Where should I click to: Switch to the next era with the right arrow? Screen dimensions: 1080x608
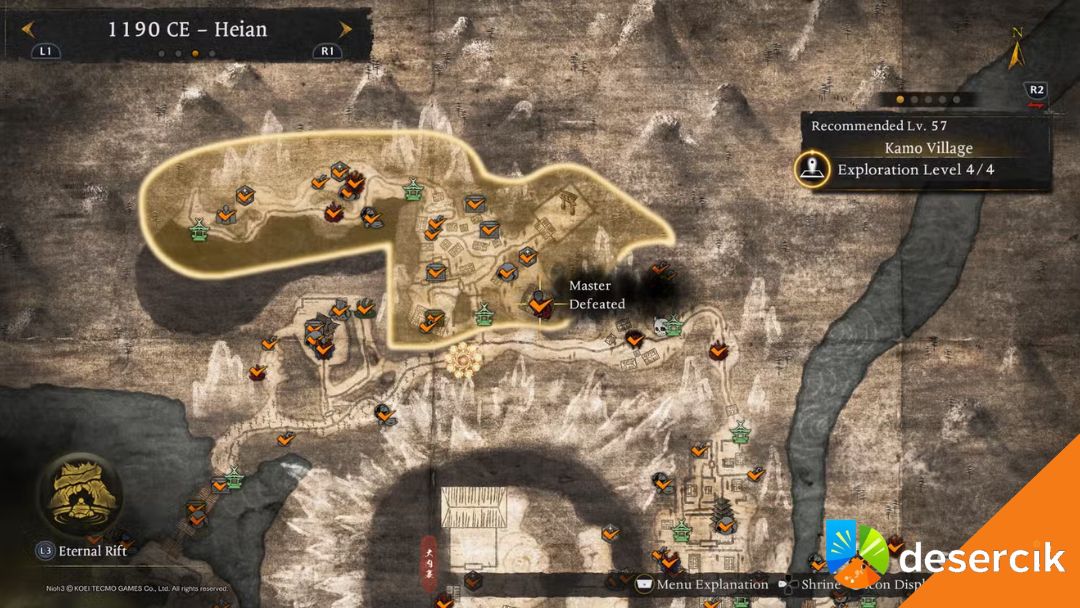point(345,29)
